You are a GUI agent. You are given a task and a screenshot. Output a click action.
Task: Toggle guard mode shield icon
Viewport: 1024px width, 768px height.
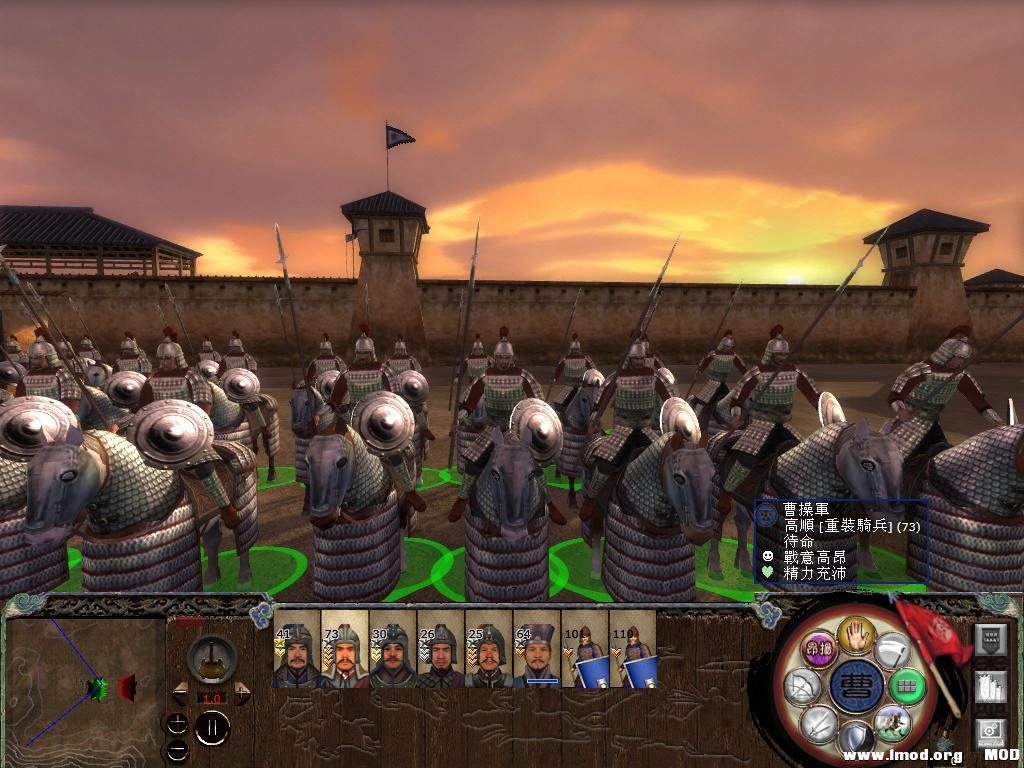pyautogui.click(x=857, y=738)
